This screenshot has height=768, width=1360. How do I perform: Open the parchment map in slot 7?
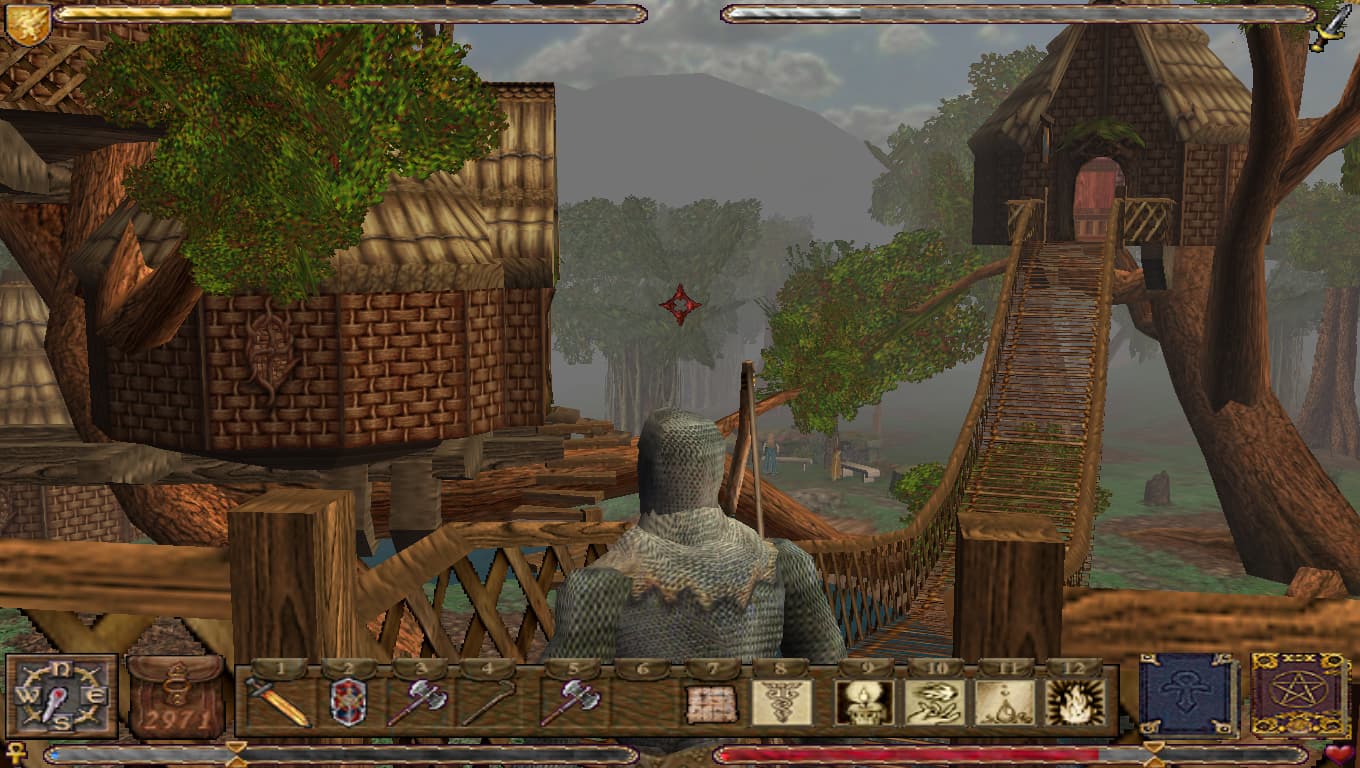point(711,703)
